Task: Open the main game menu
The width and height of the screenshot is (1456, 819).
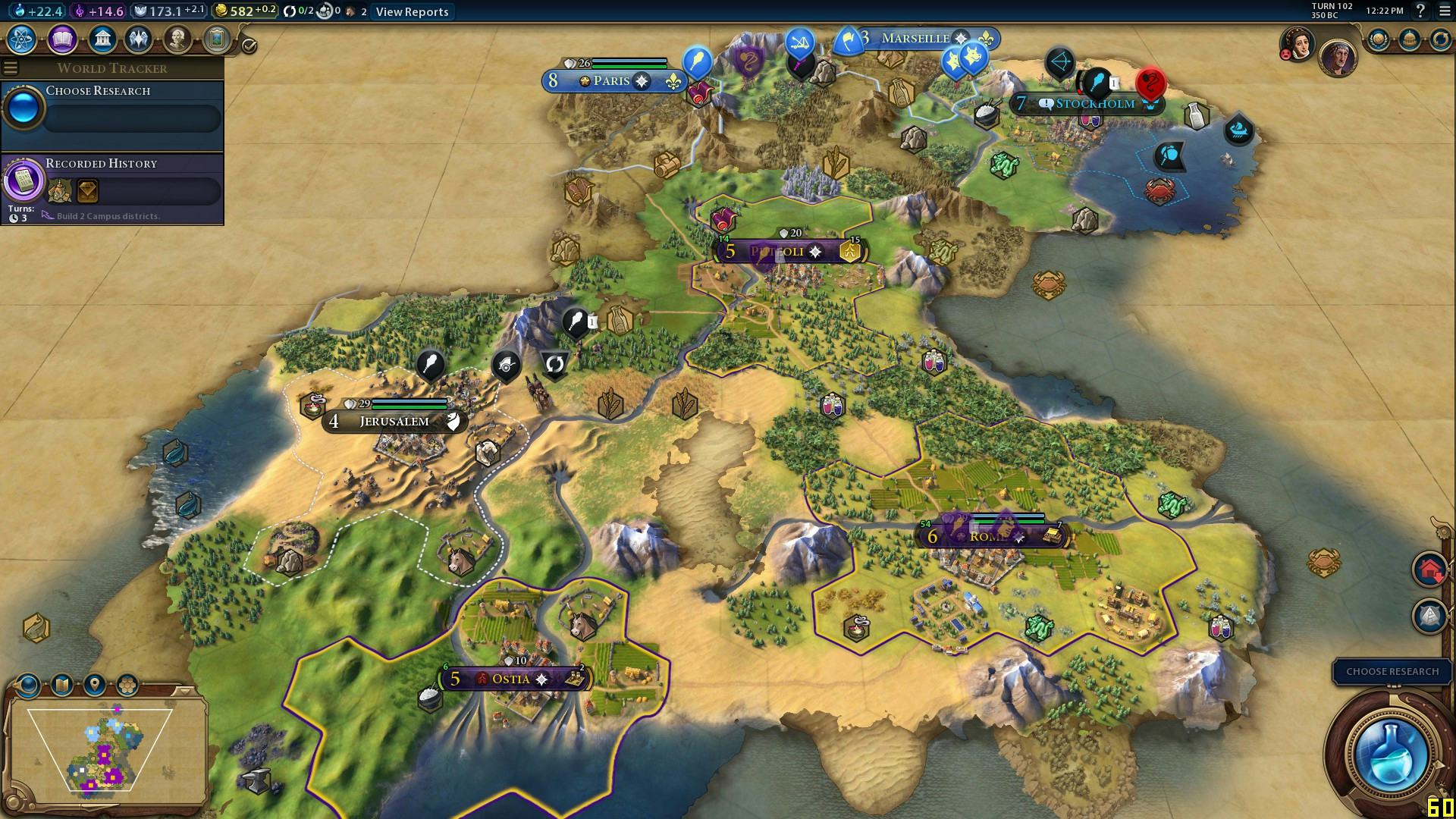Action: 1445,11
